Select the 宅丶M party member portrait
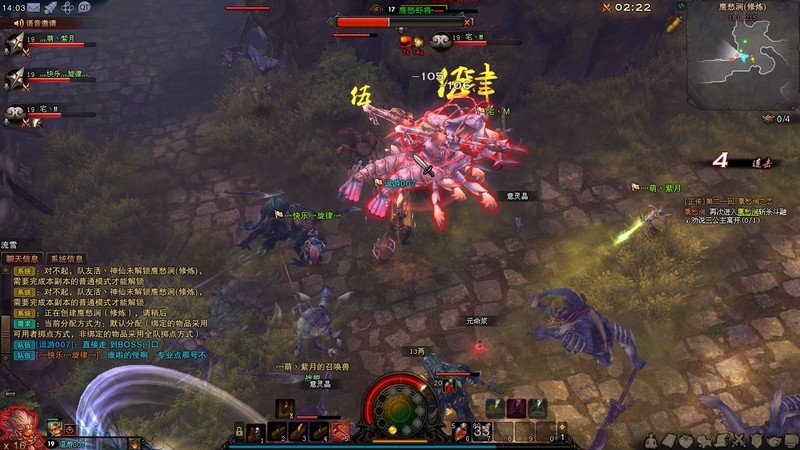This screenshot has height=450, width=800. tap(15, 113)
